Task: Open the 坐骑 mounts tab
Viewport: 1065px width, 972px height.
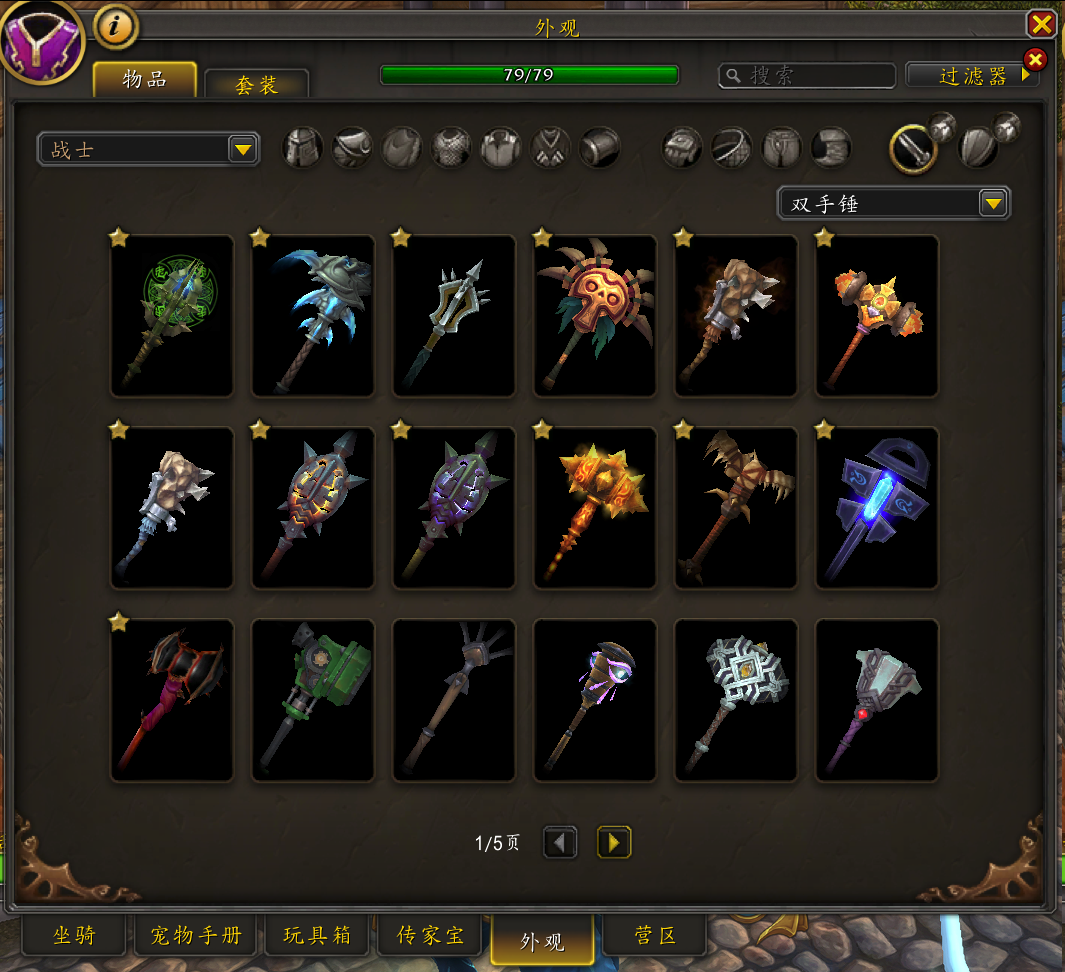Action: pyautogui.click(x=74, y=936)
